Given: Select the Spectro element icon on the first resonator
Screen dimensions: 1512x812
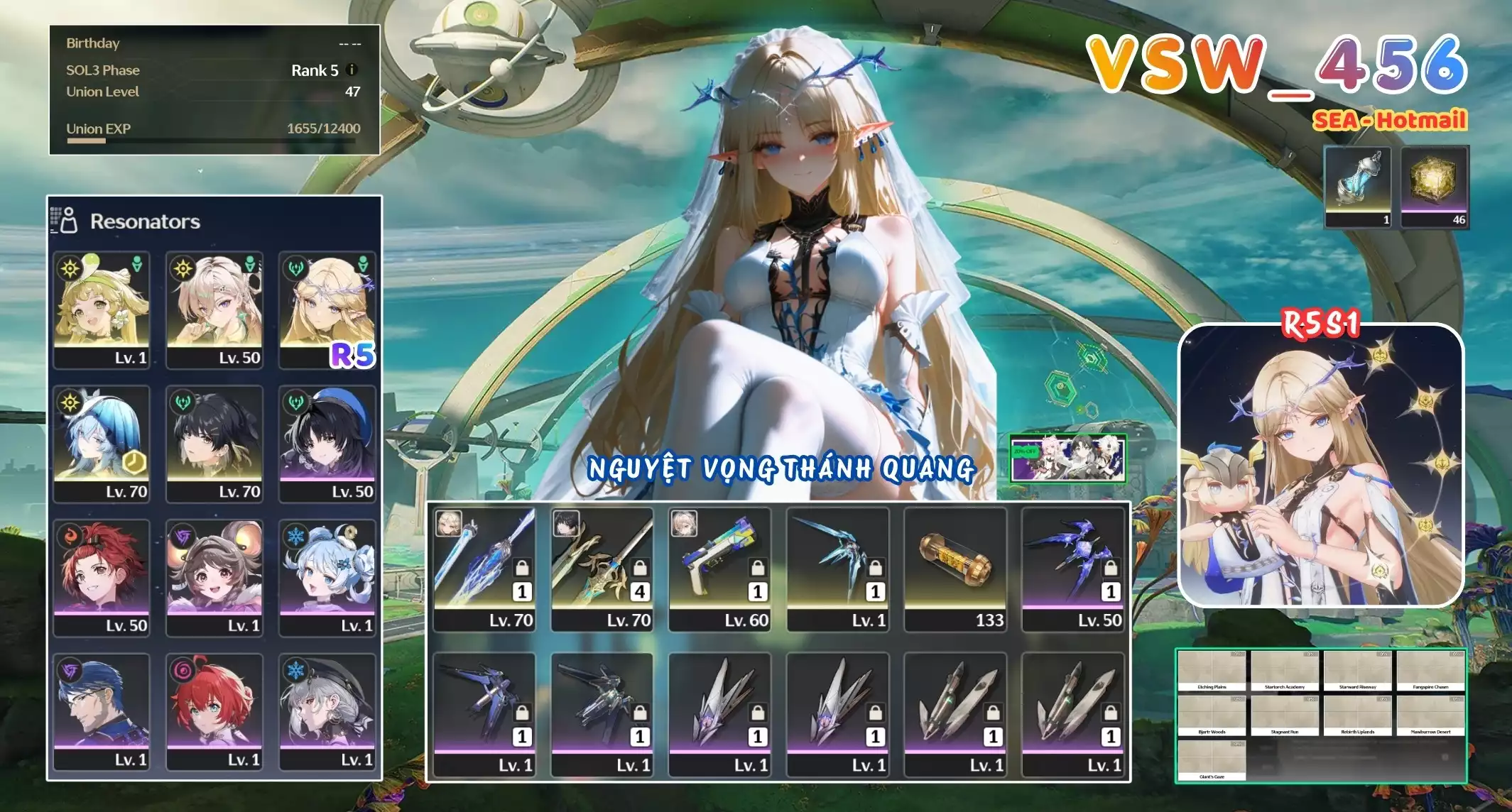Looking at the screenshot, I should 70,268.
